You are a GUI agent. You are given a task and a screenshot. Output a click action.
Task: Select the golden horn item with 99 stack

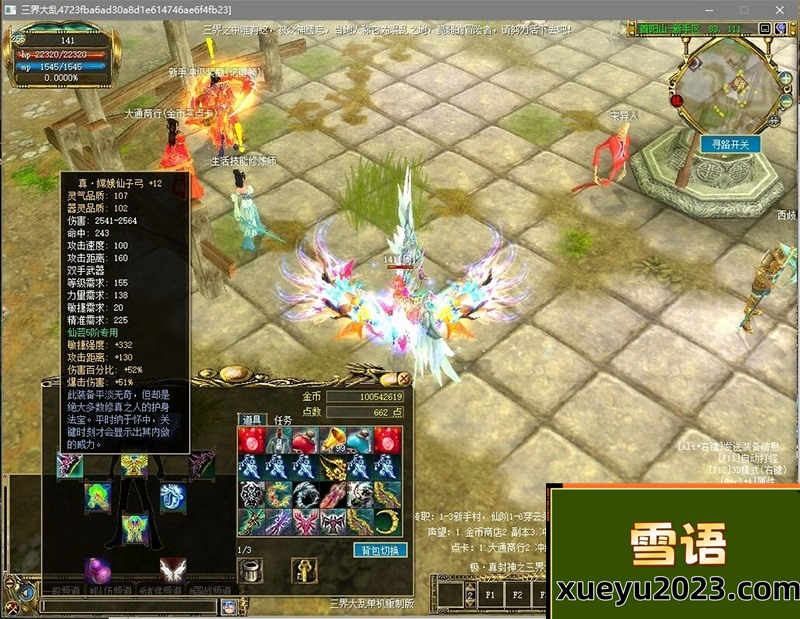tap(333, 440)
